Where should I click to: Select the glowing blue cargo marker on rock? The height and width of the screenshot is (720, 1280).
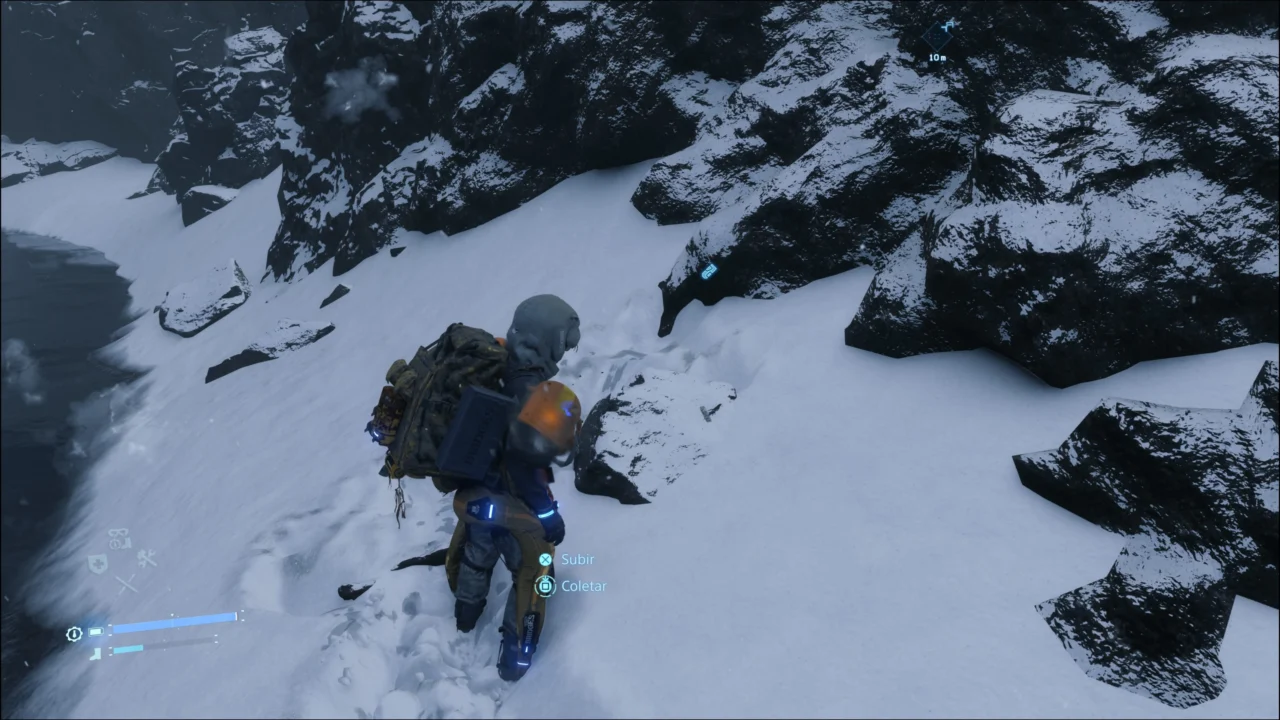pos(709,271)
